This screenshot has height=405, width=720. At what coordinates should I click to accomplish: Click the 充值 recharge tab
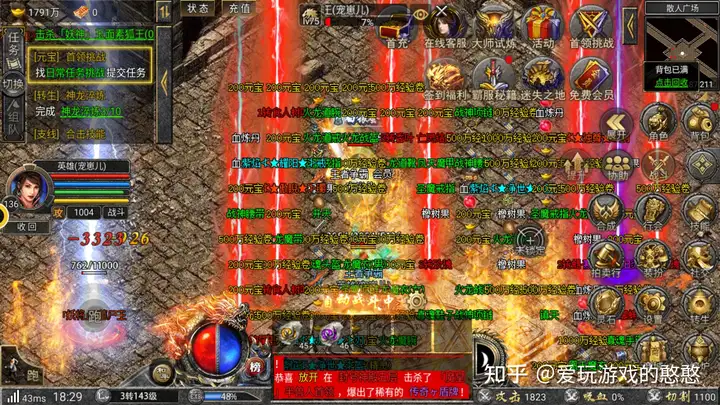240,8
